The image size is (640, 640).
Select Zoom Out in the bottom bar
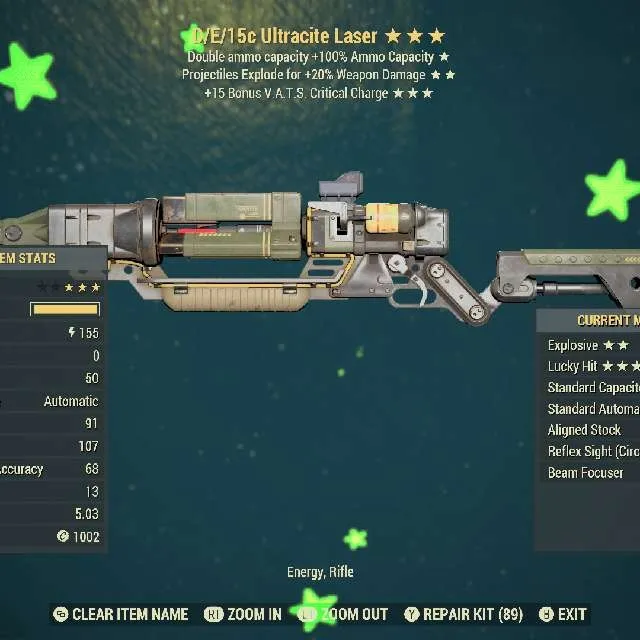345,614
